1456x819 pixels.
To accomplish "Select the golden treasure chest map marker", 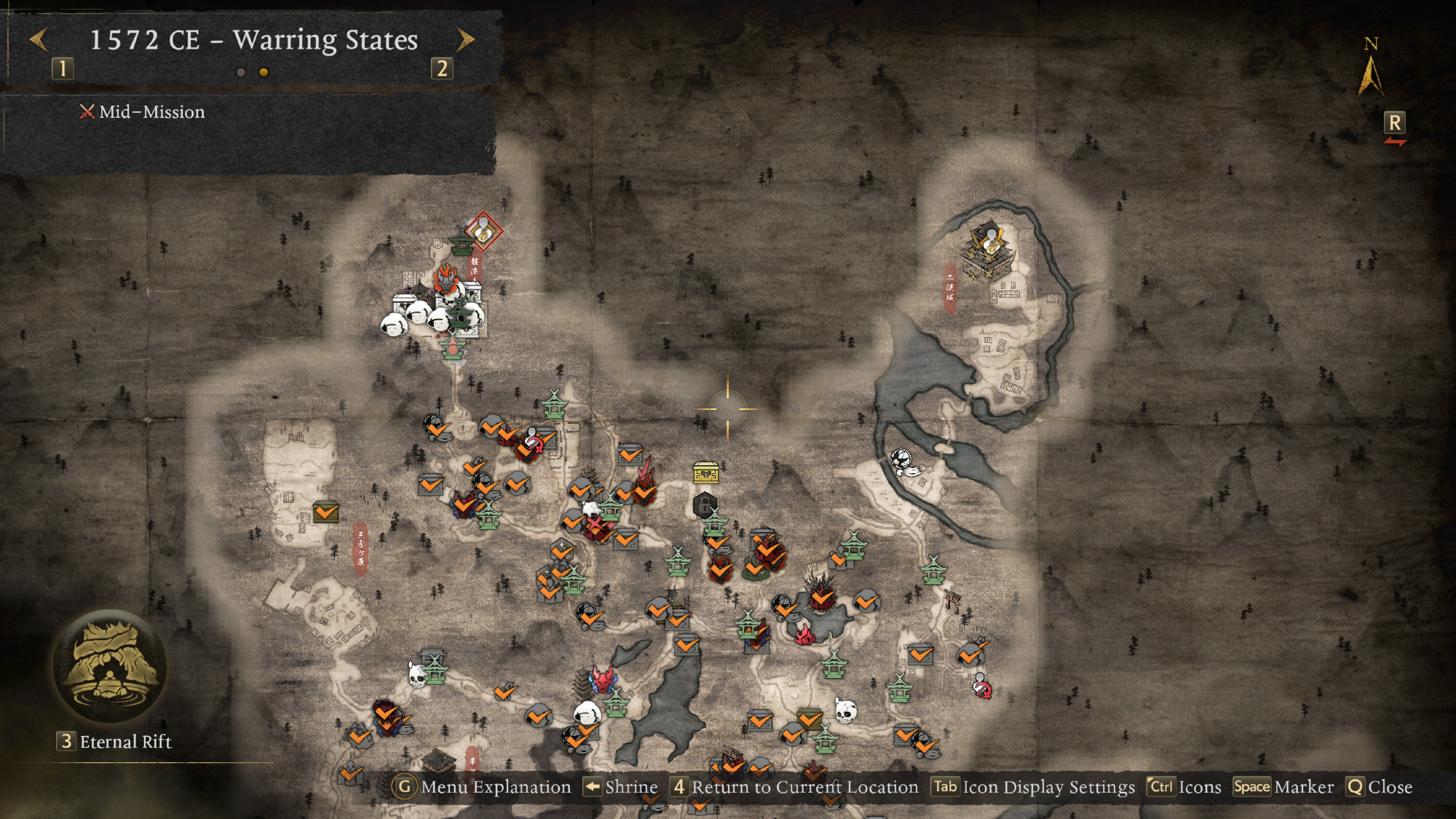I will point(705,473).
